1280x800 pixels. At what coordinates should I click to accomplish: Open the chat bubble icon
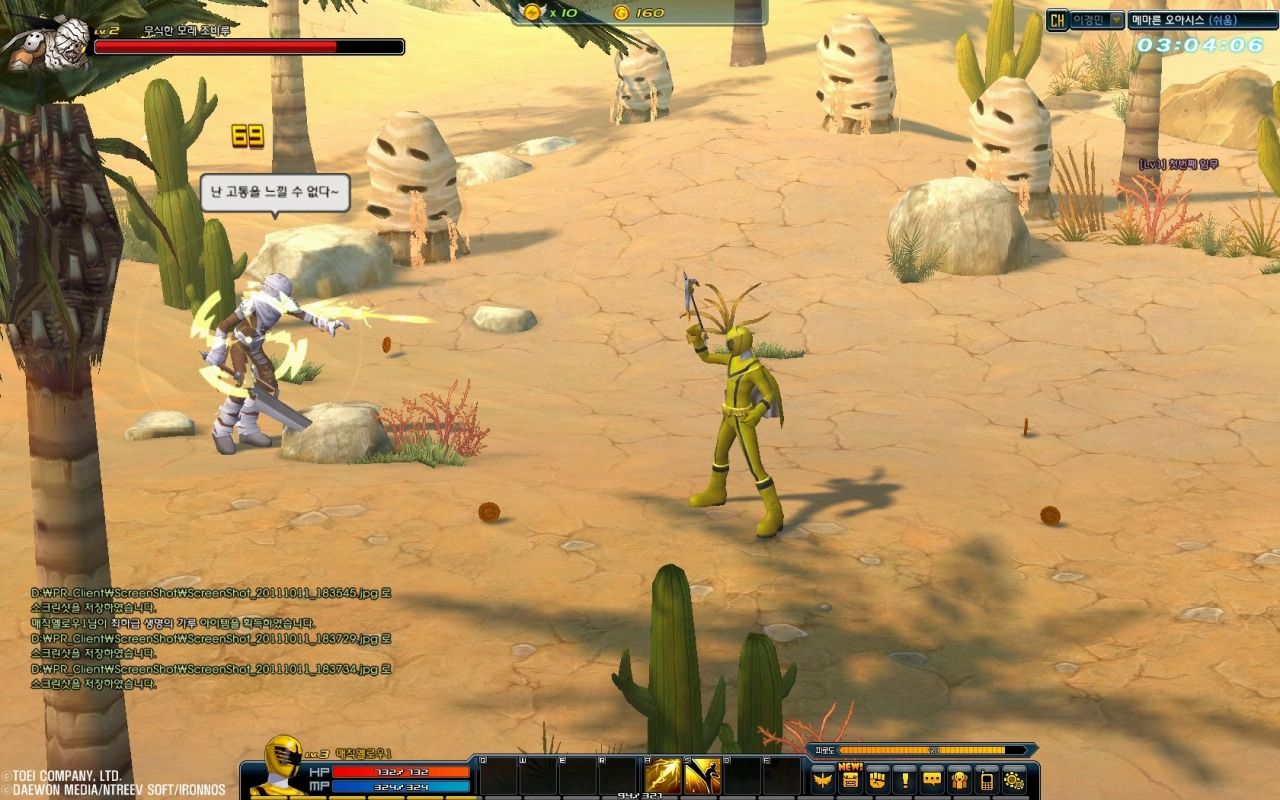click(932, 778)
